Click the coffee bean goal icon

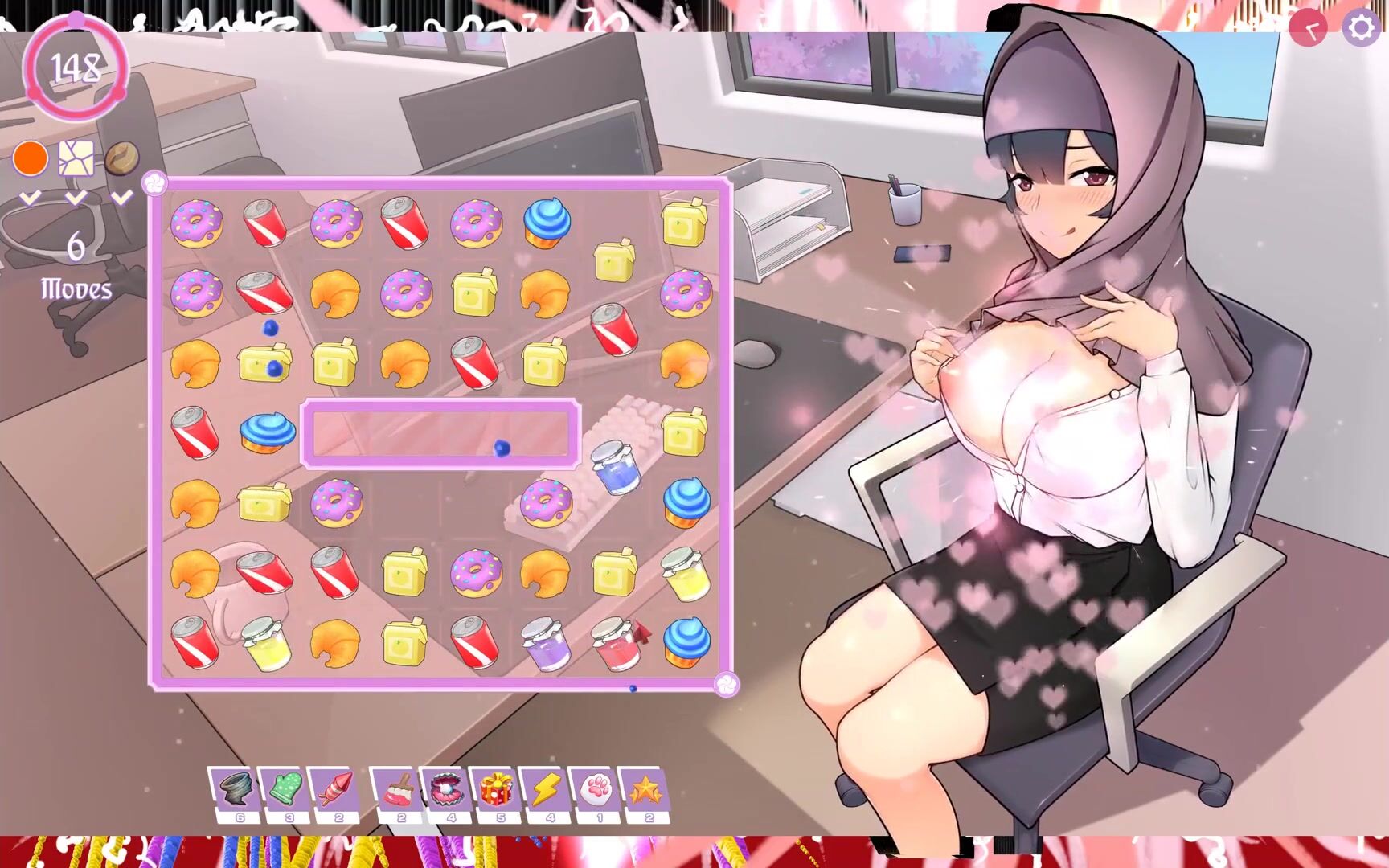point(121,158)
